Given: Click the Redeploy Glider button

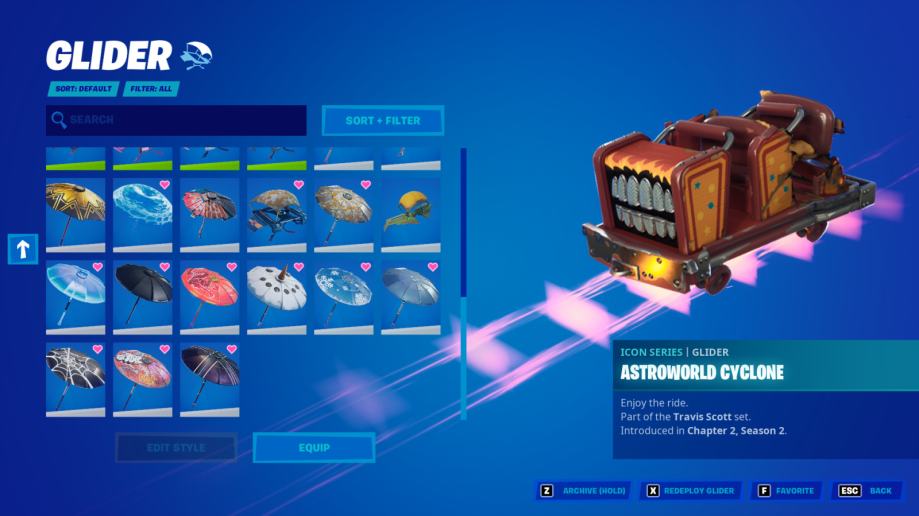Looking at the screenshot, I should 692,491.
